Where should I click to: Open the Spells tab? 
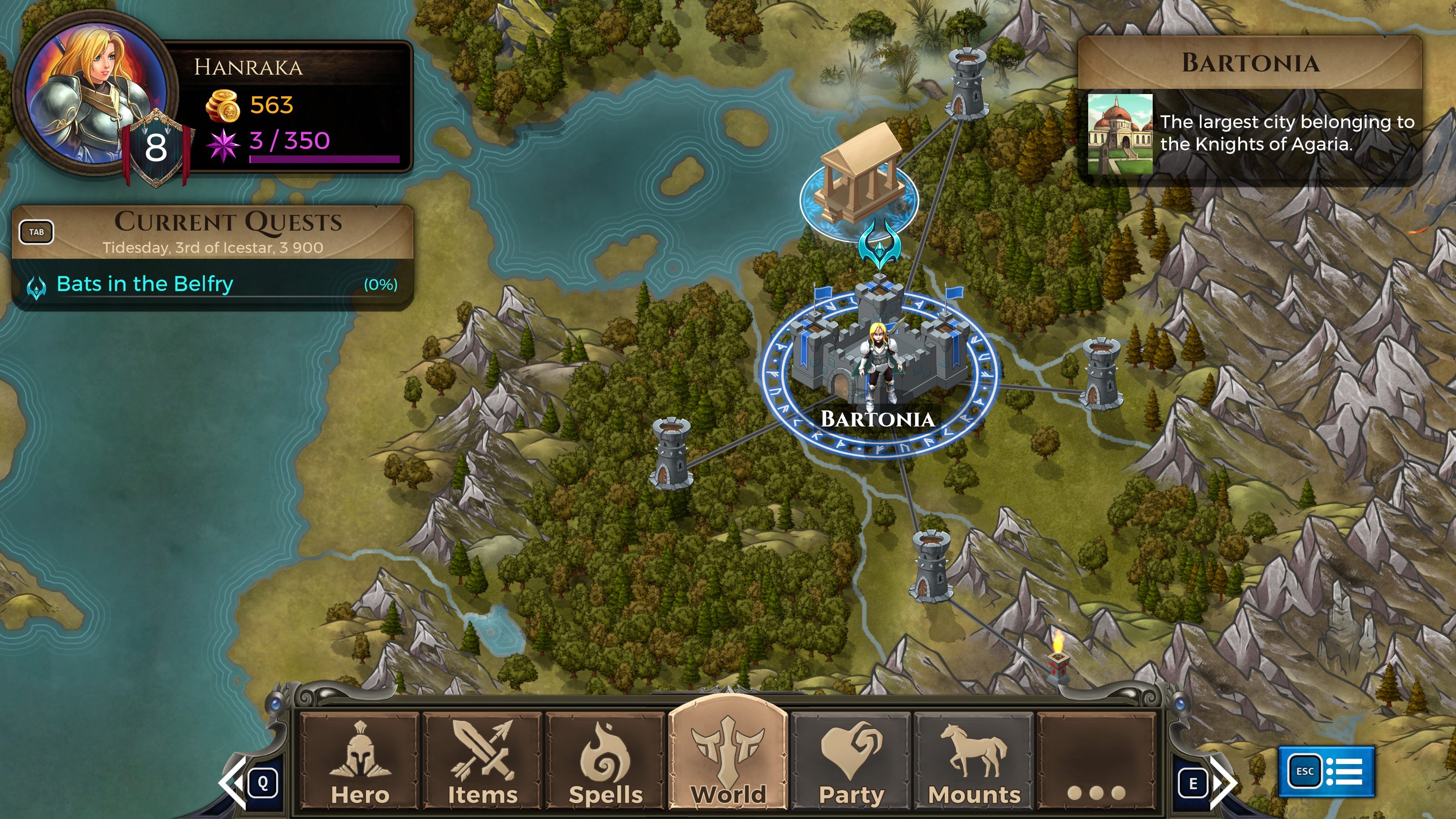coord(606,761)
